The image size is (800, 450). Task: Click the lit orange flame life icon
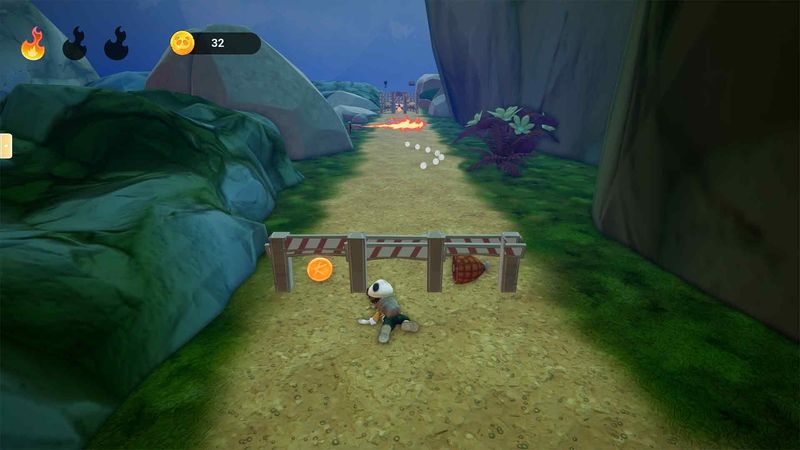tap(33, 44)
